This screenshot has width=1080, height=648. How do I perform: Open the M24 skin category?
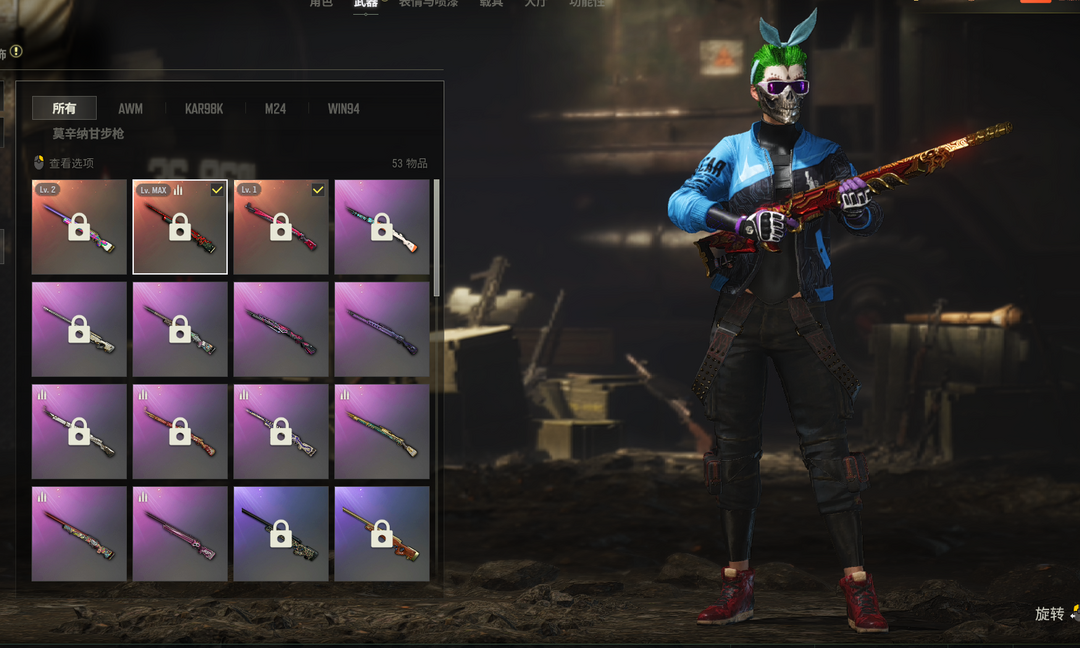[275, 108]
